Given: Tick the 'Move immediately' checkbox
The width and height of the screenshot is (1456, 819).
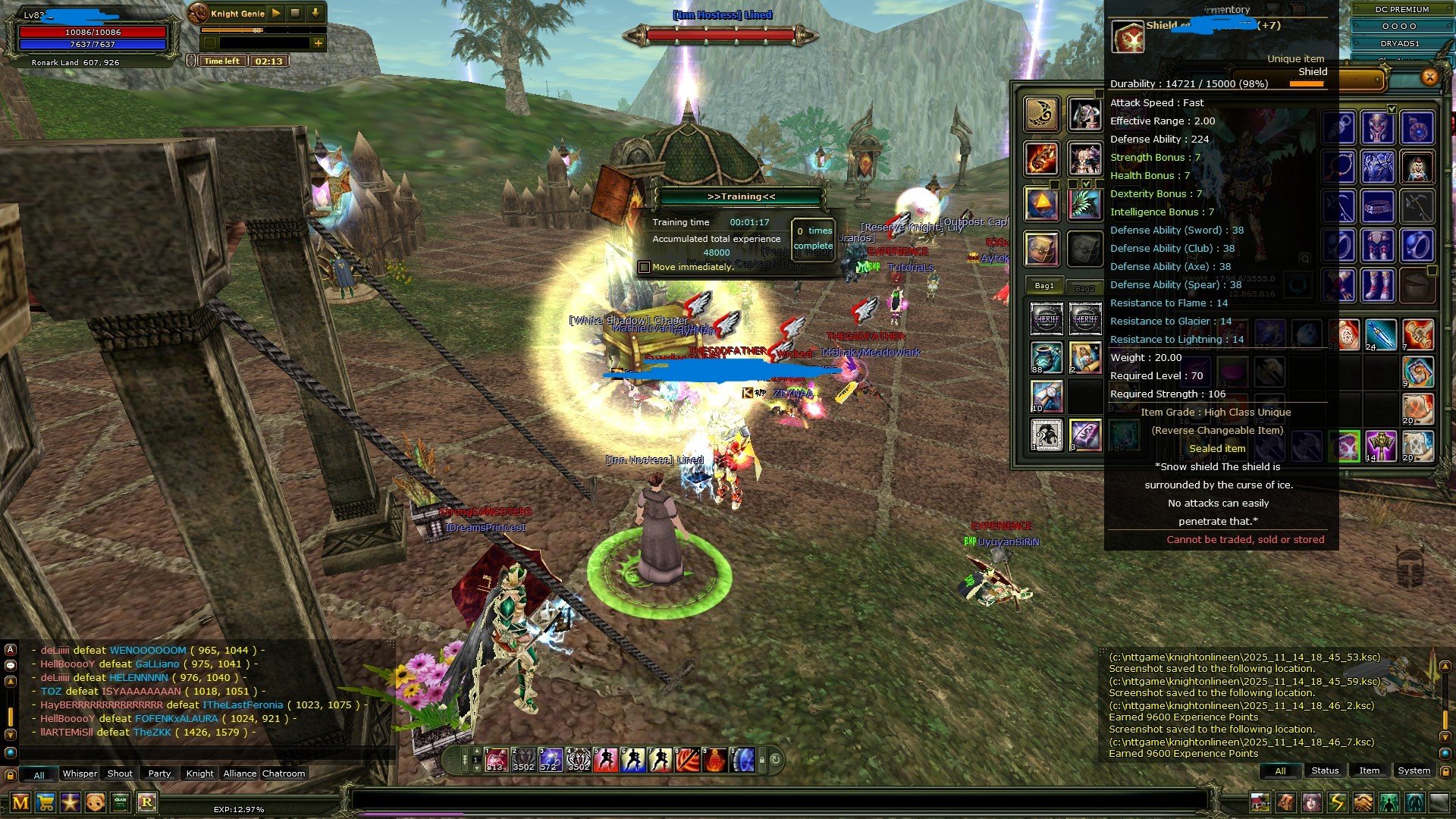Looking at the screenshot, I should pos(644,267).
